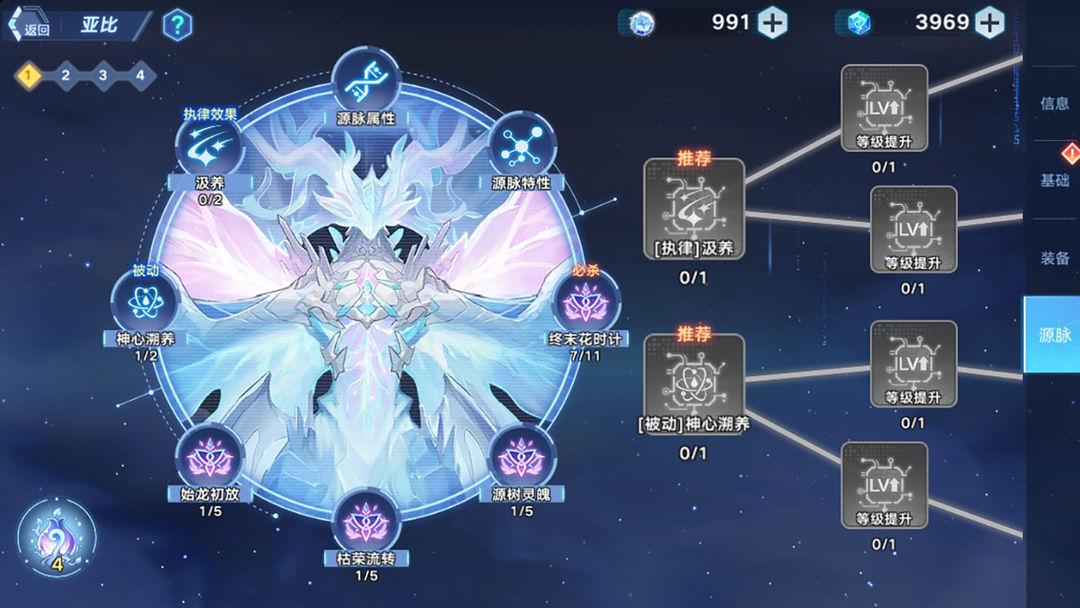
Task: Switch to the 装备 tab
Action: pyautogui.click(x=1054, y=258)
